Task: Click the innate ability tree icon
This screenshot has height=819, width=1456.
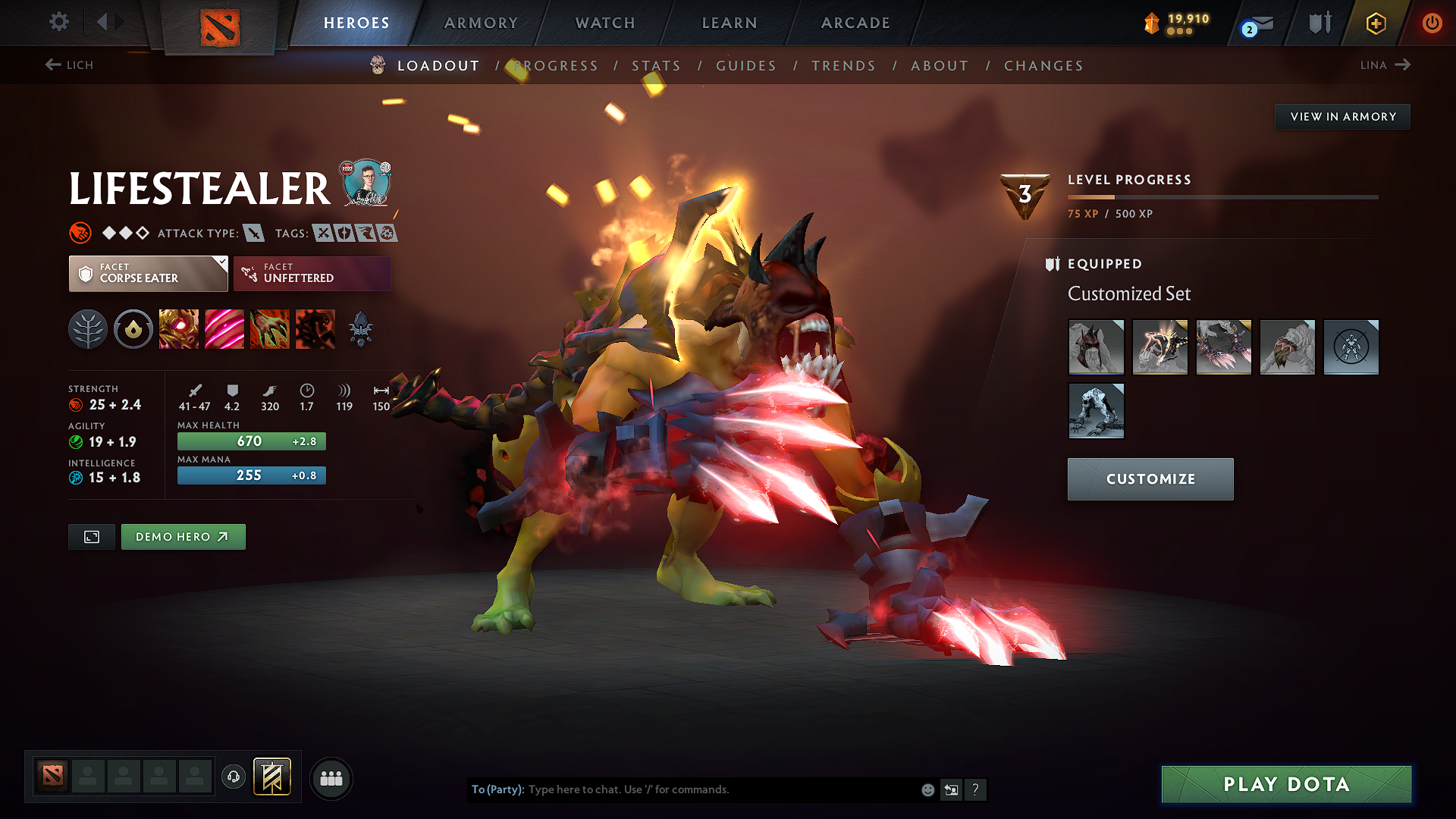Action: 88,328
